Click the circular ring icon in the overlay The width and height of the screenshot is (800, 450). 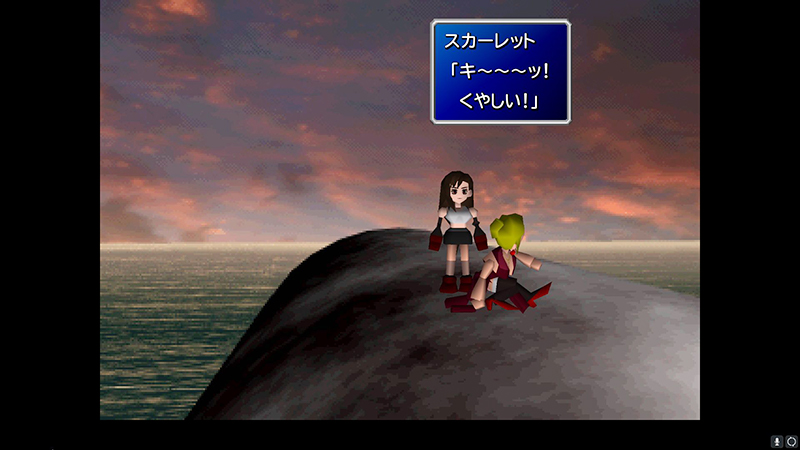point(791,441)
